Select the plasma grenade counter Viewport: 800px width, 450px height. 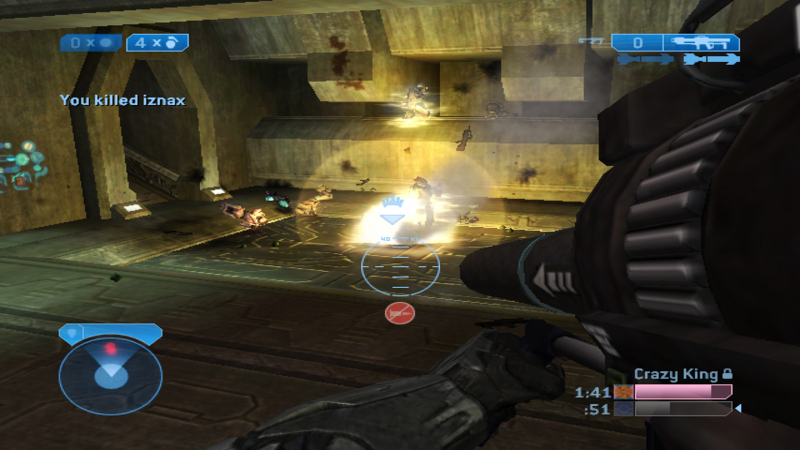coord(92,43)
